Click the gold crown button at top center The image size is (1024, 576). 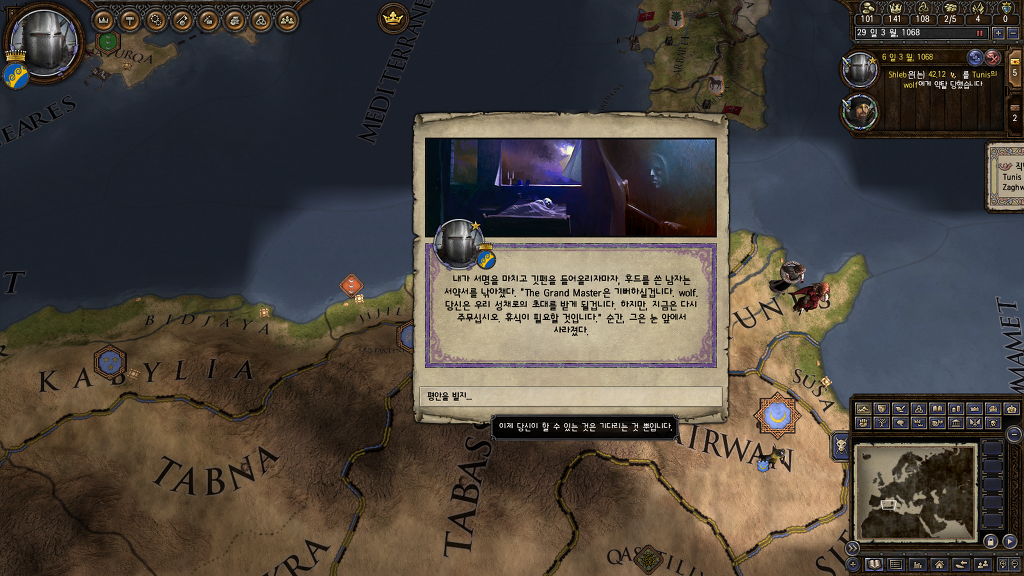click(x=393, y=18)
